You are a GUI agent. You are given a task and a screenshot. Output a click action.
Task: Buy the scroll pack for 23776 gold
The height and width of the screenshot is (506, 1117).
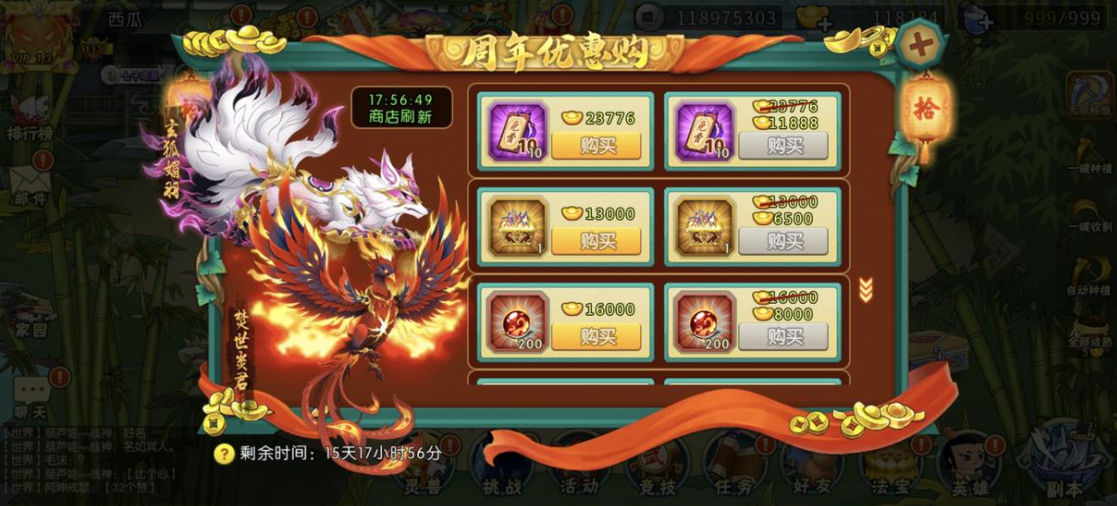(x=596, y=146)
